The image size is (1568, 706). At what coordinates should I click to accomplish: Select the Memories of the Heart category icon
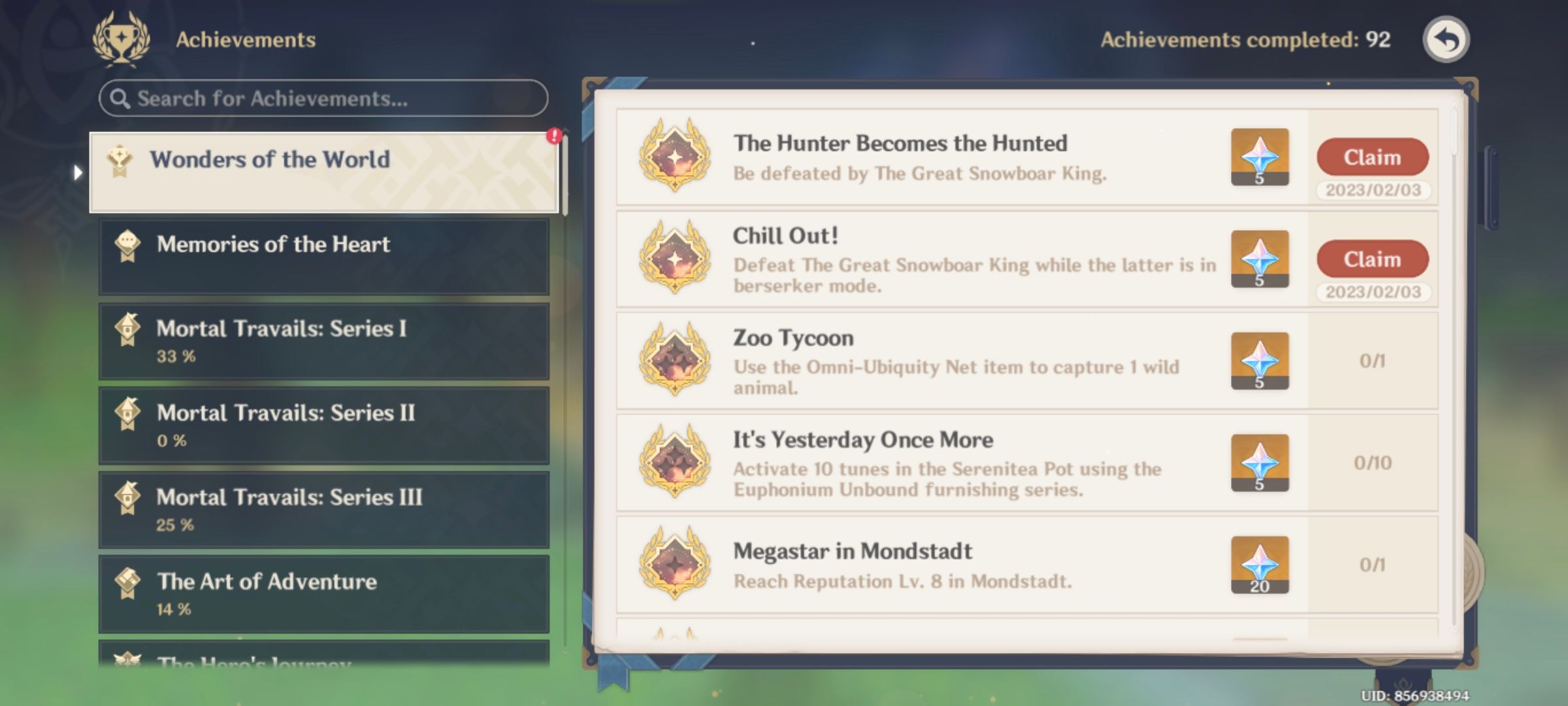[128, 244]
